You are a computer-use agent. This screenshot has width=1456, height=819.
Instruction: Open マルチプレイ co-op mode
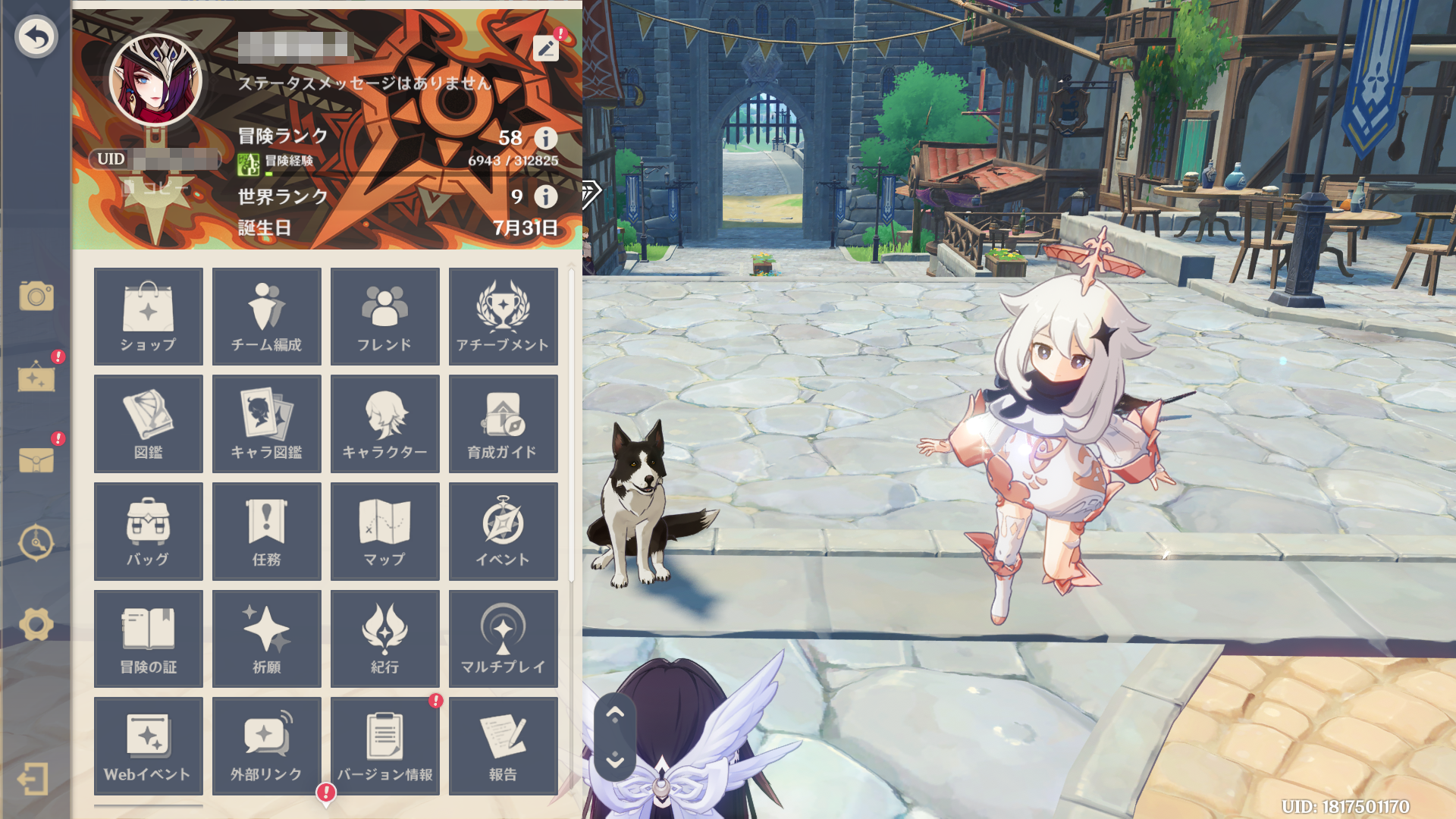[x=504, y=639]
